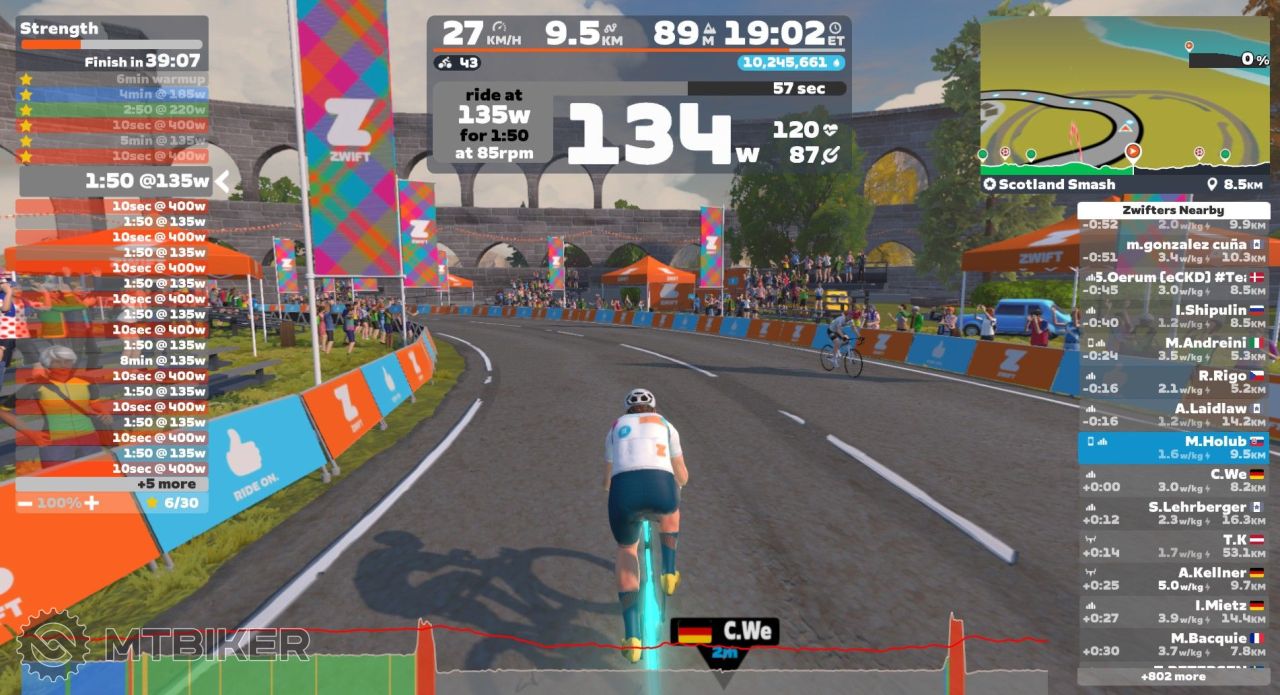
Task: Click the C.We rider name tag
Action: pos(723,633)
